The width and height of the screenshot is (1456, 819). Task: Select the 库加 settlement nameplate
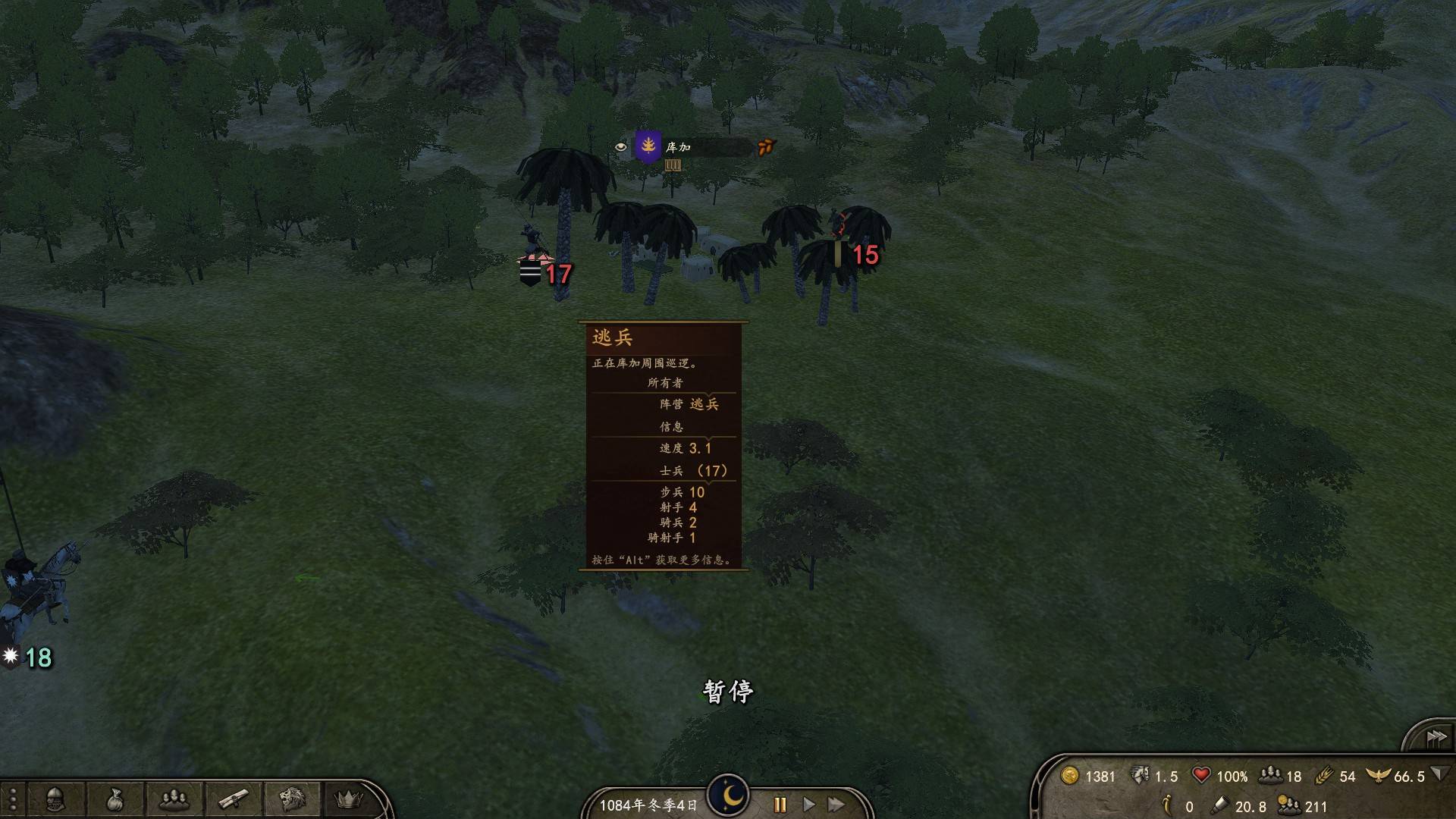678,147
